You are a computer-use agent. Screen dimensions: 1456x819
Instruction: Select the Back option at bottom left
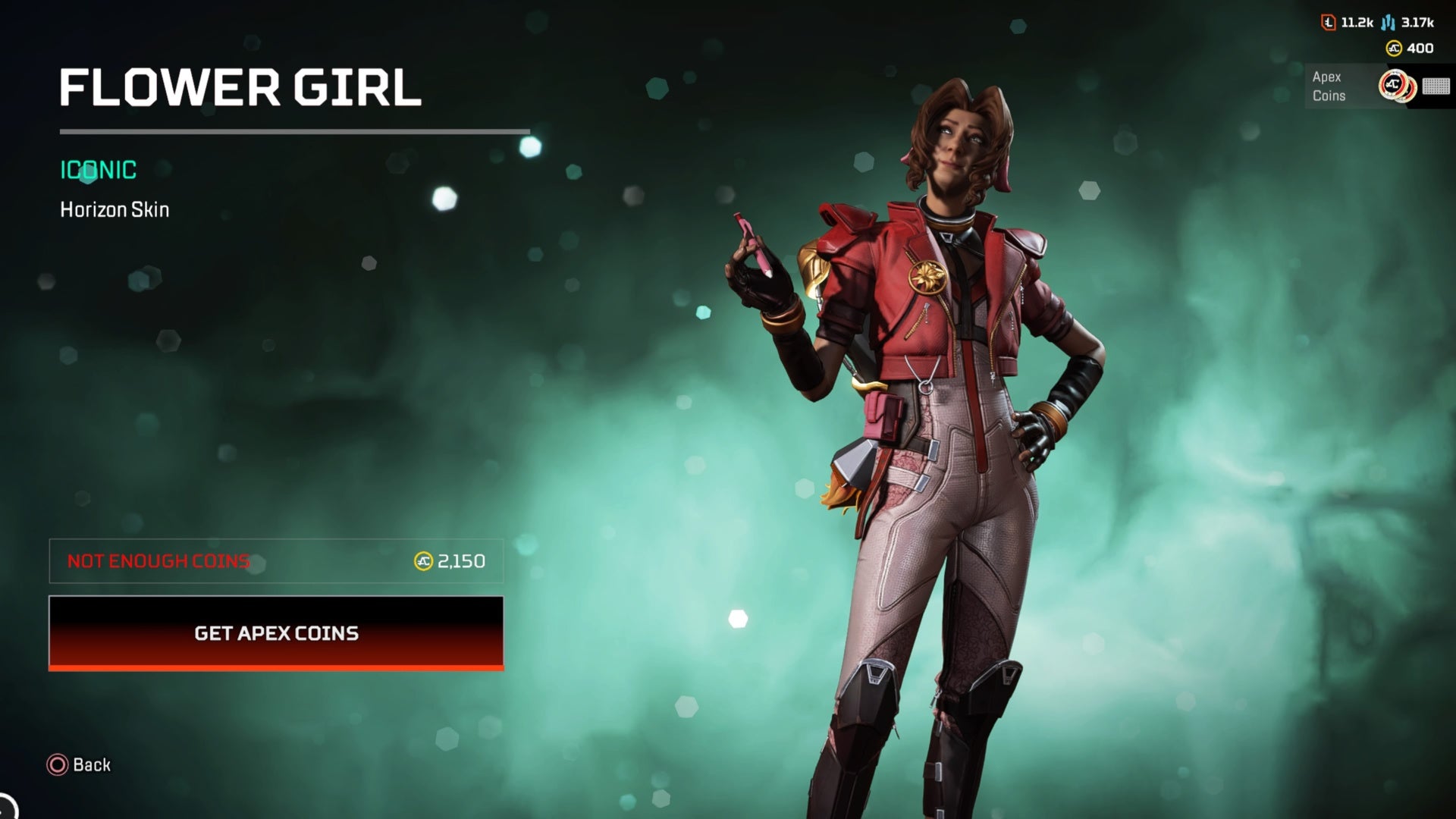(79, 765)
